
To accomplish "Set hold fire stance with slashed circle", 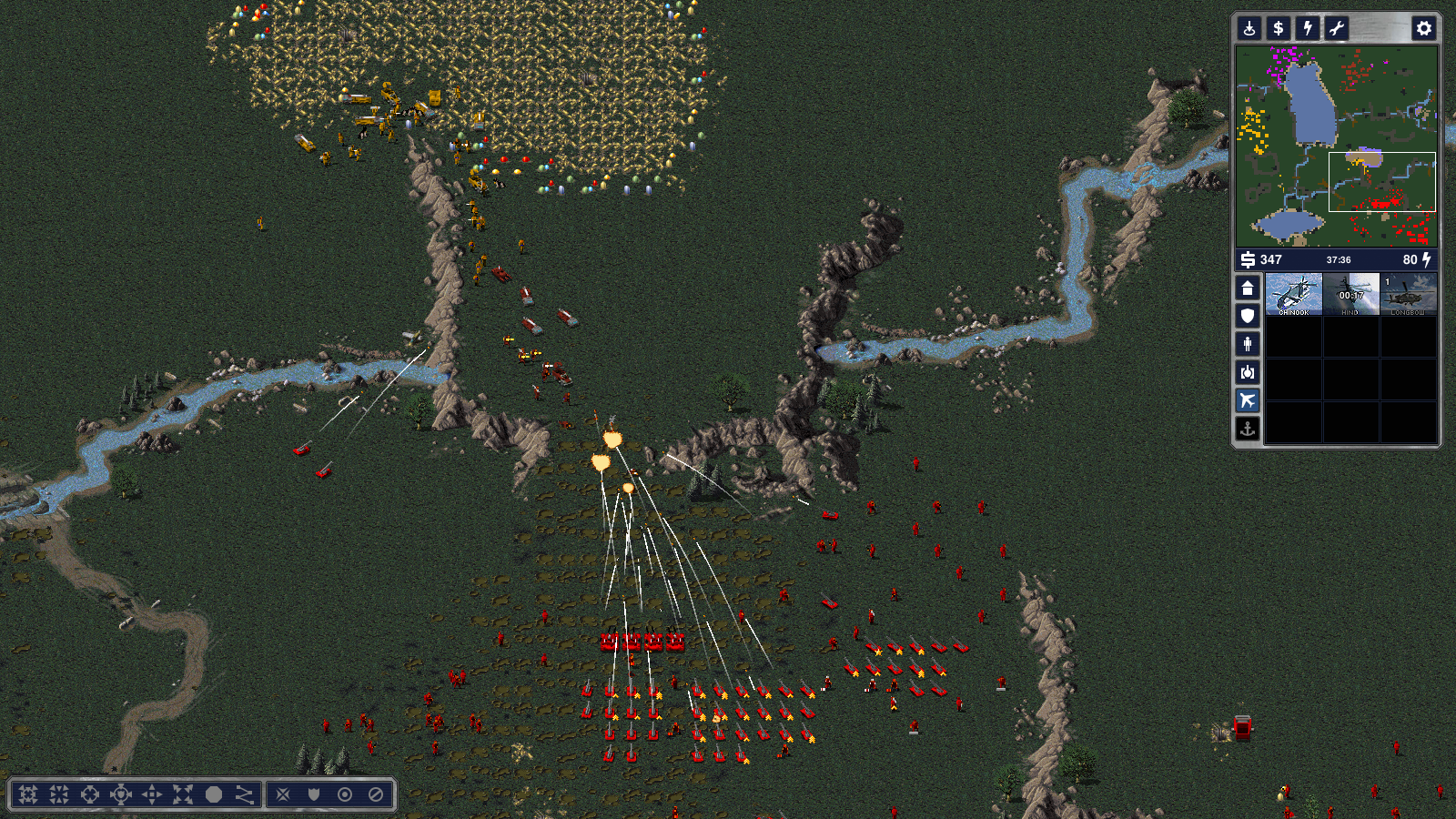I will tap(376, 794).
